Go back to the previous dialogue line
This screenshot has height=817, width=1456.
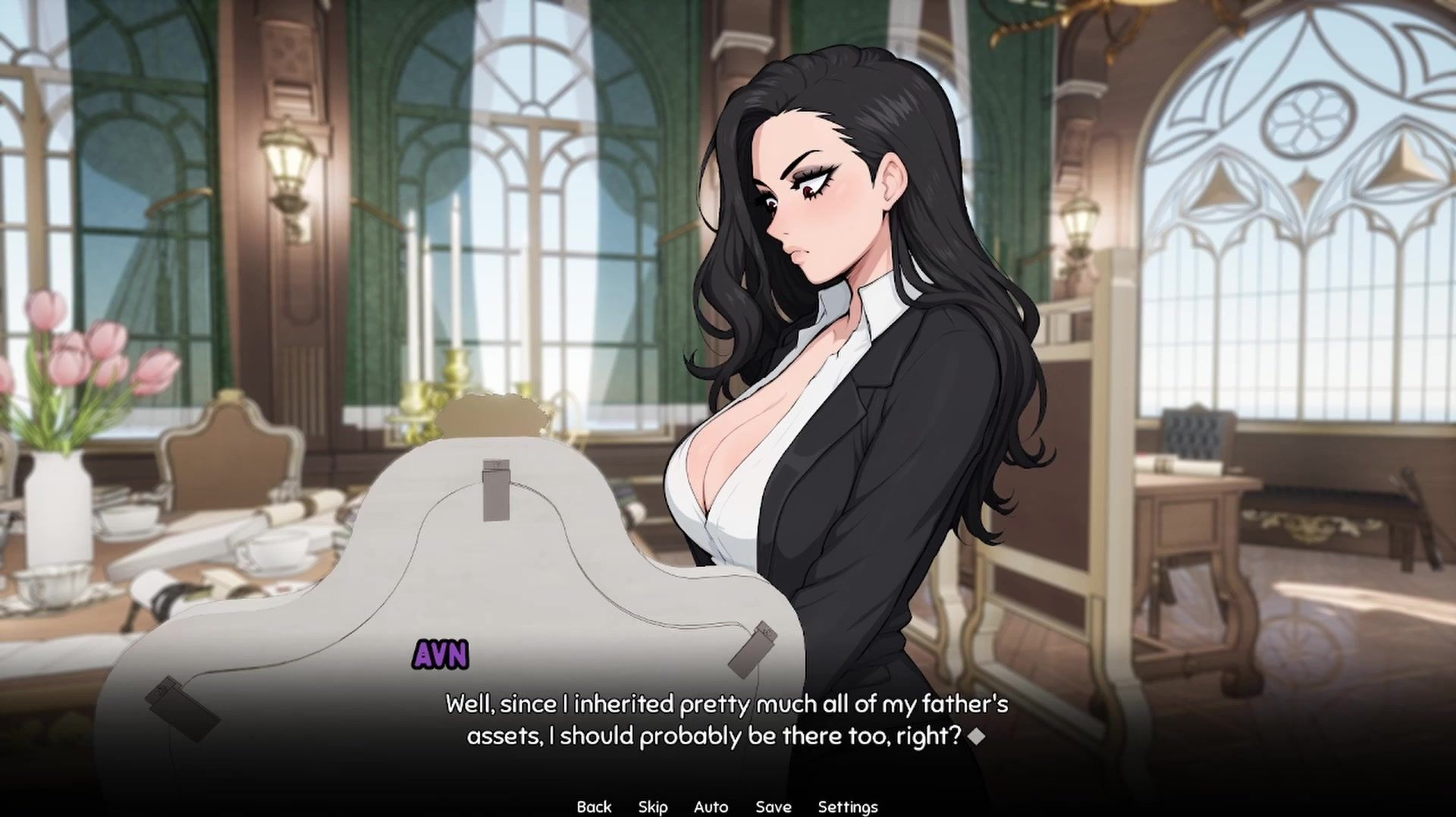click(x=594, y=806)
